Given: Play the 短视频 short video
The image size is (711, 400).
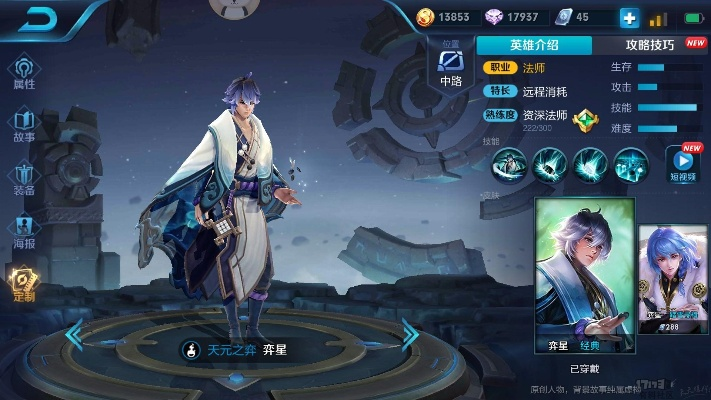Looking at the screenshot, I should pos(685,164).
